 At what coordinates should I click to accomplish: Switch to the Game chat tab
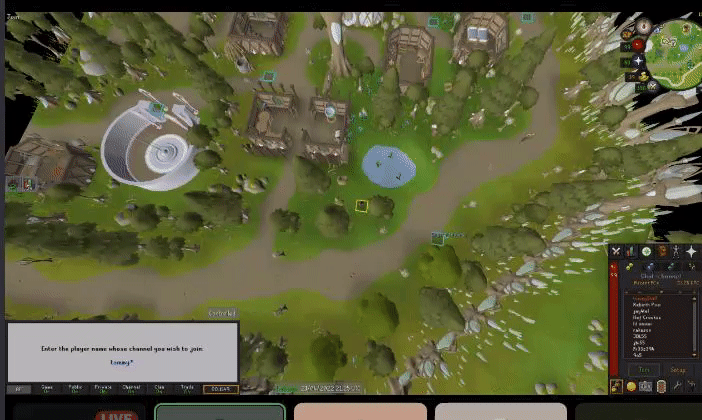coord(46,388)
